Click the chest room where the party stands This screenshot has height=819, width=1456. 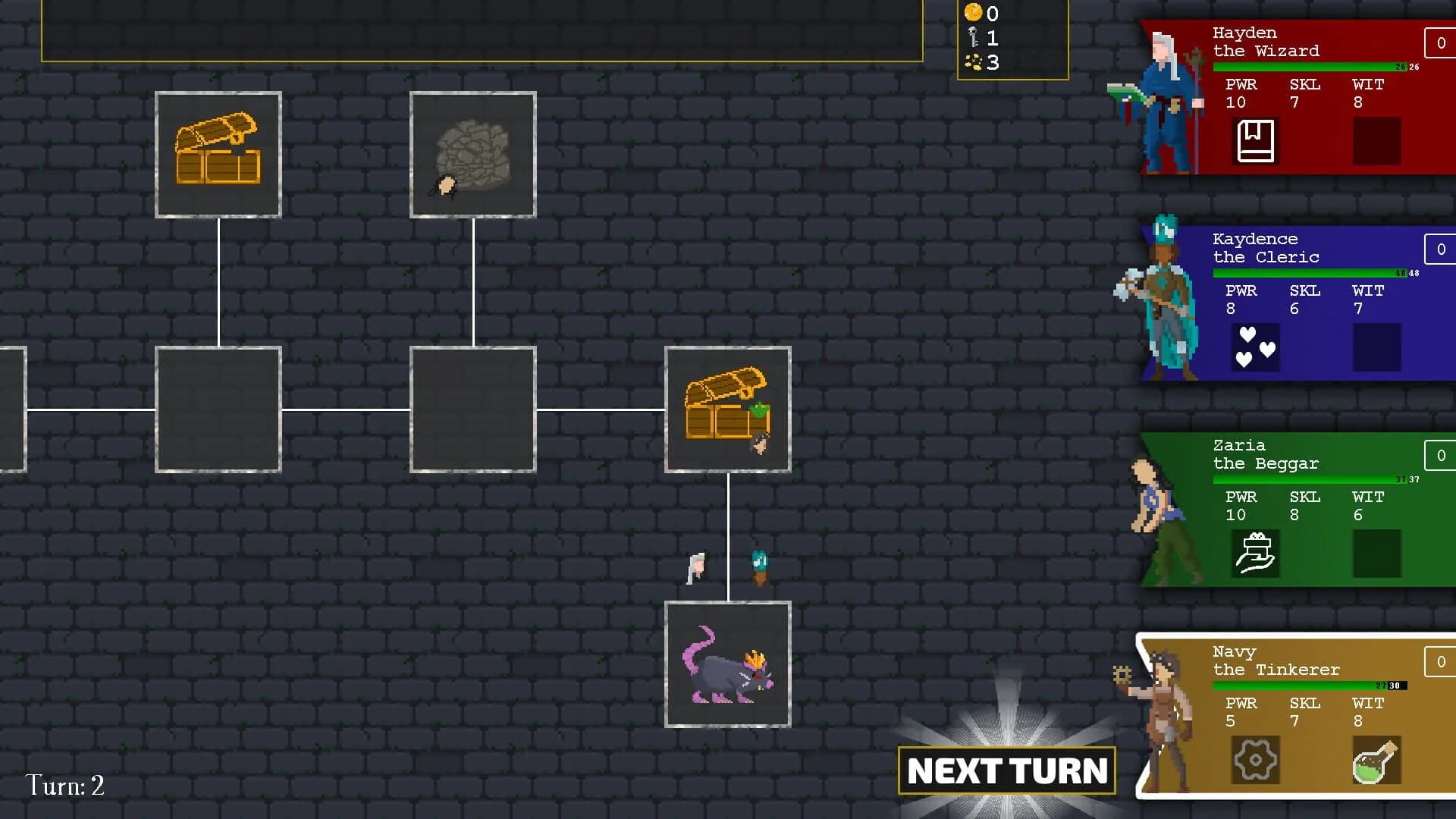pyautogui.click(x=727, y=409)
